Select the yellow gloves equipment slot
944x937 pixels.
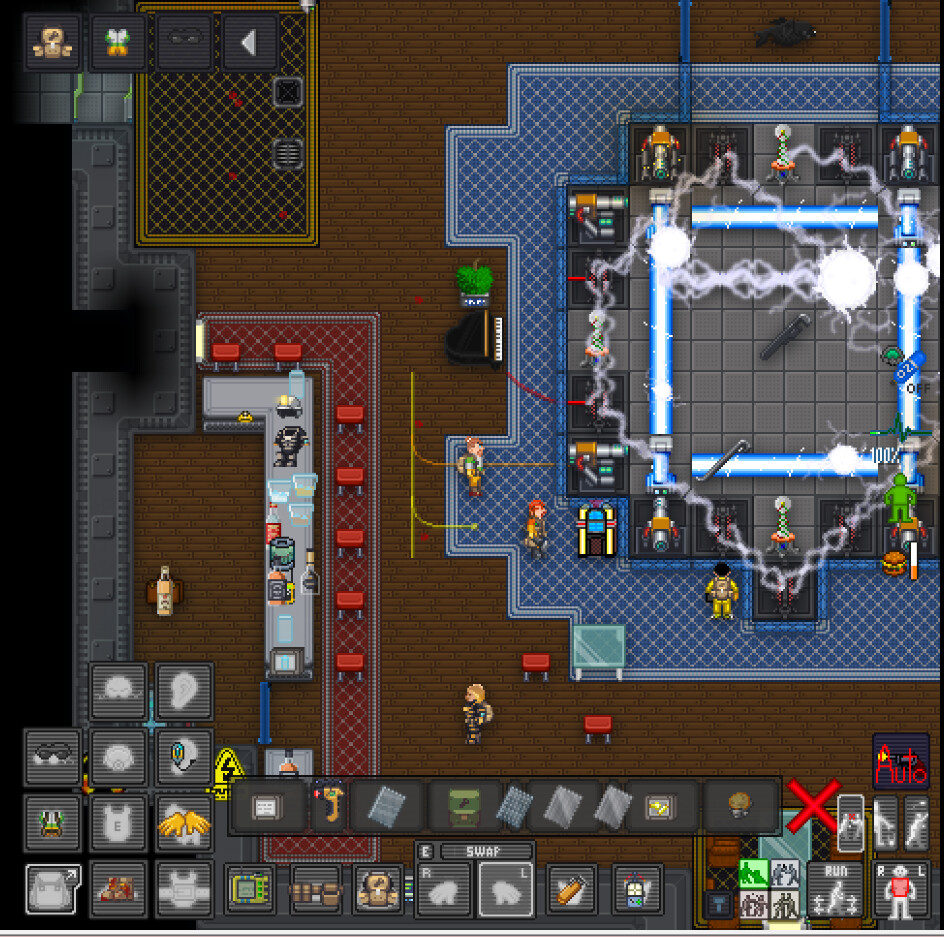184,823
